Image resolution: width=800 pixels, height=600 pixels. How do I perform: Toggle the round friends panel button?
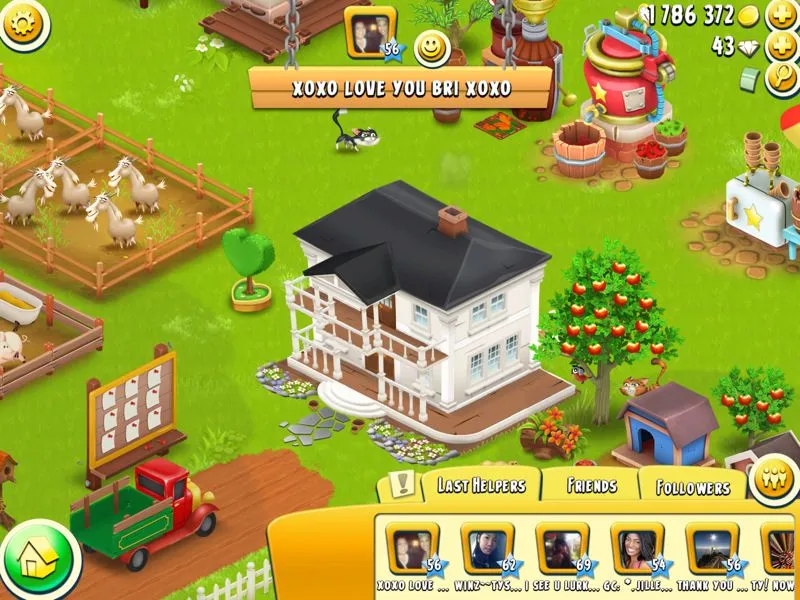(x=772, y=473)
